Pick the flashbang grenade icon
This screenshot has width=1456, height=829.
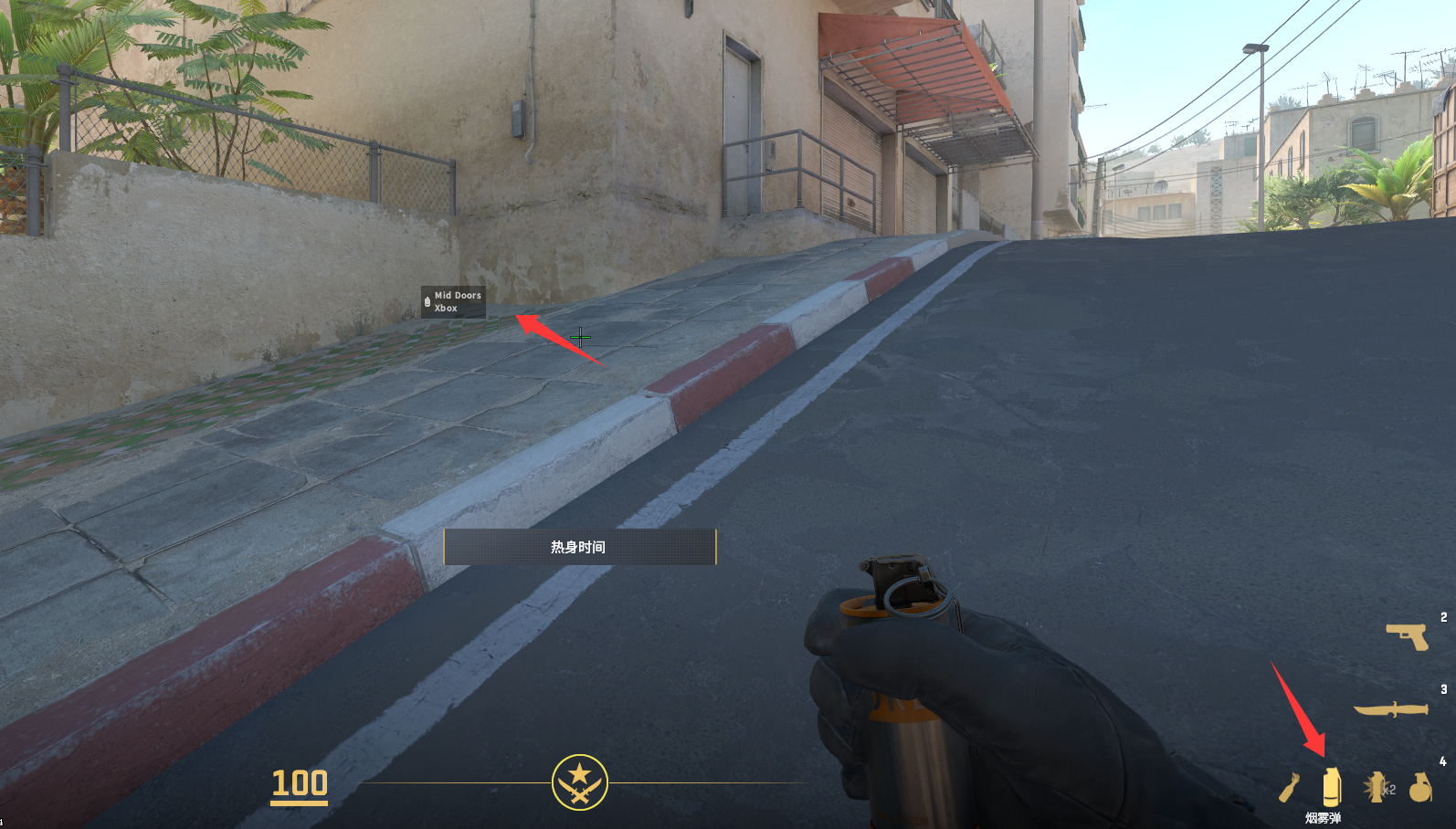click(1376, 786)
